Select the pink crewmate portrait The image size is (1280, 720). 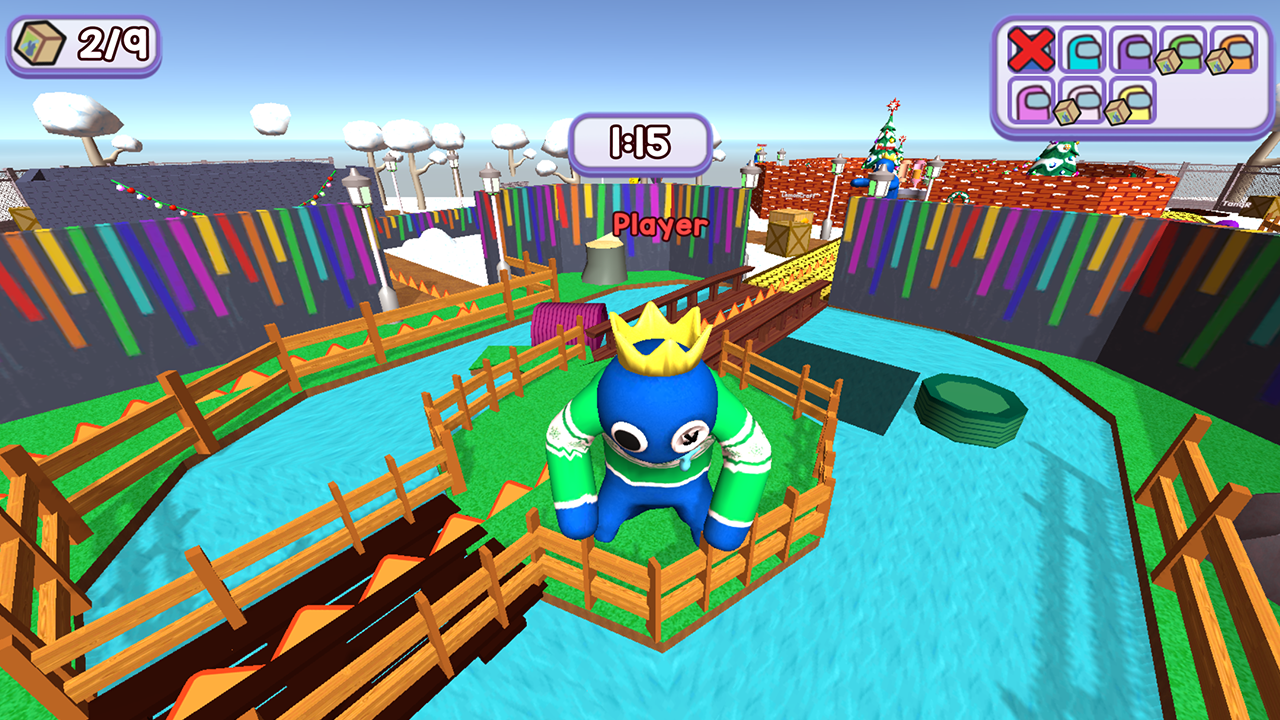(x=1032, y=102)
